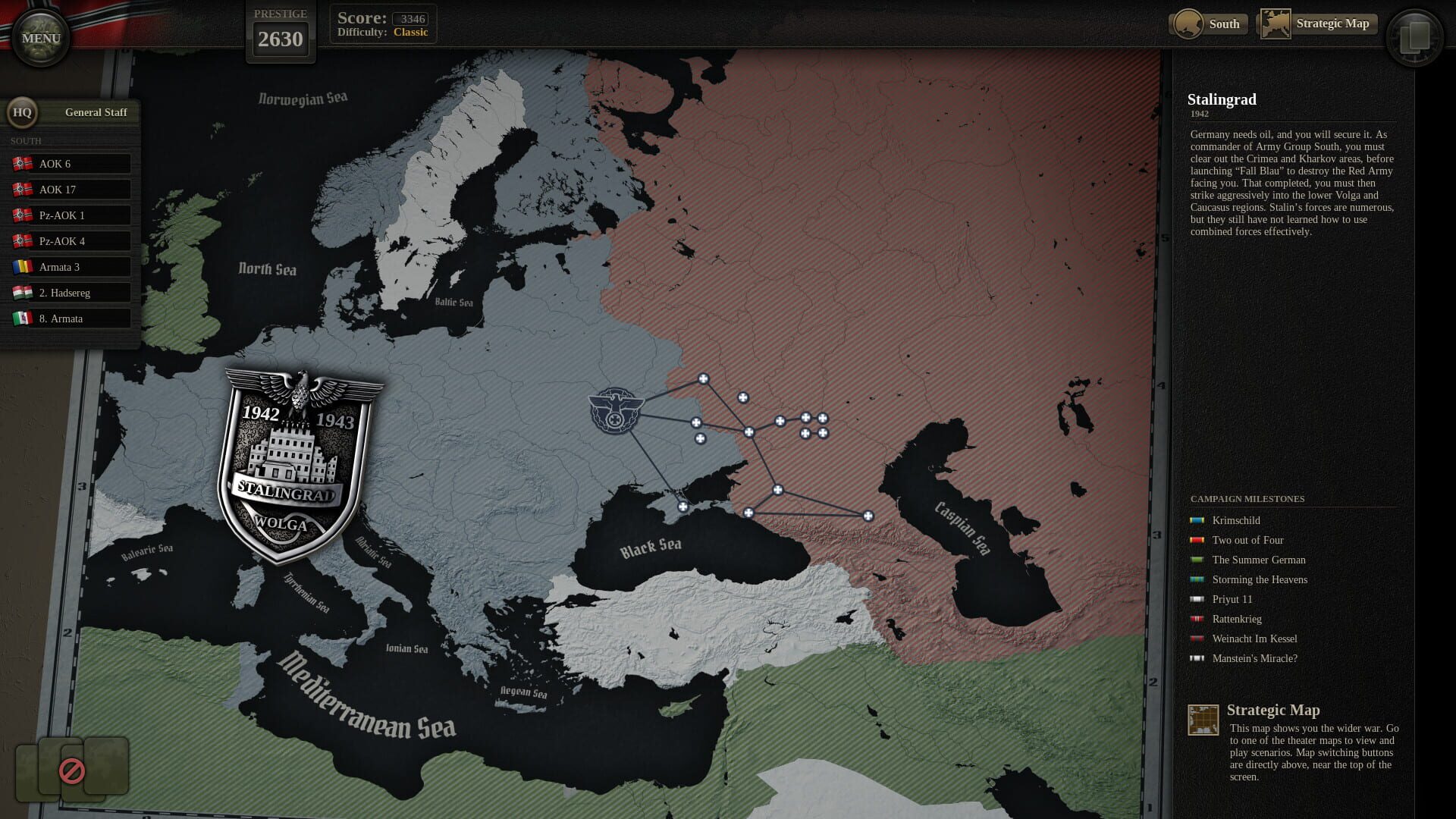Screen dimensions: 1456x819
Task: Click the lion icon on the South button
Action: tap(1188, 24)
